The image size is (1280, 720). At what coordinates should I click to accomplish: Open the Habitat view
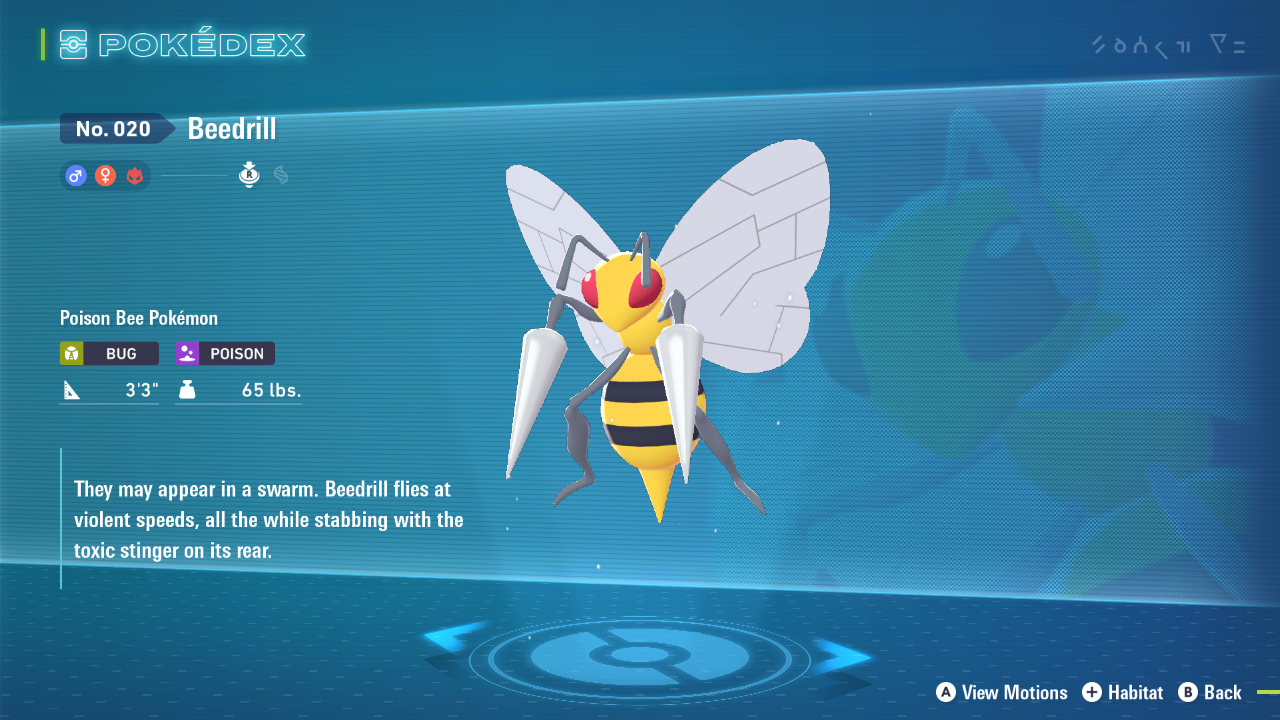click(x=1122, y=692)
